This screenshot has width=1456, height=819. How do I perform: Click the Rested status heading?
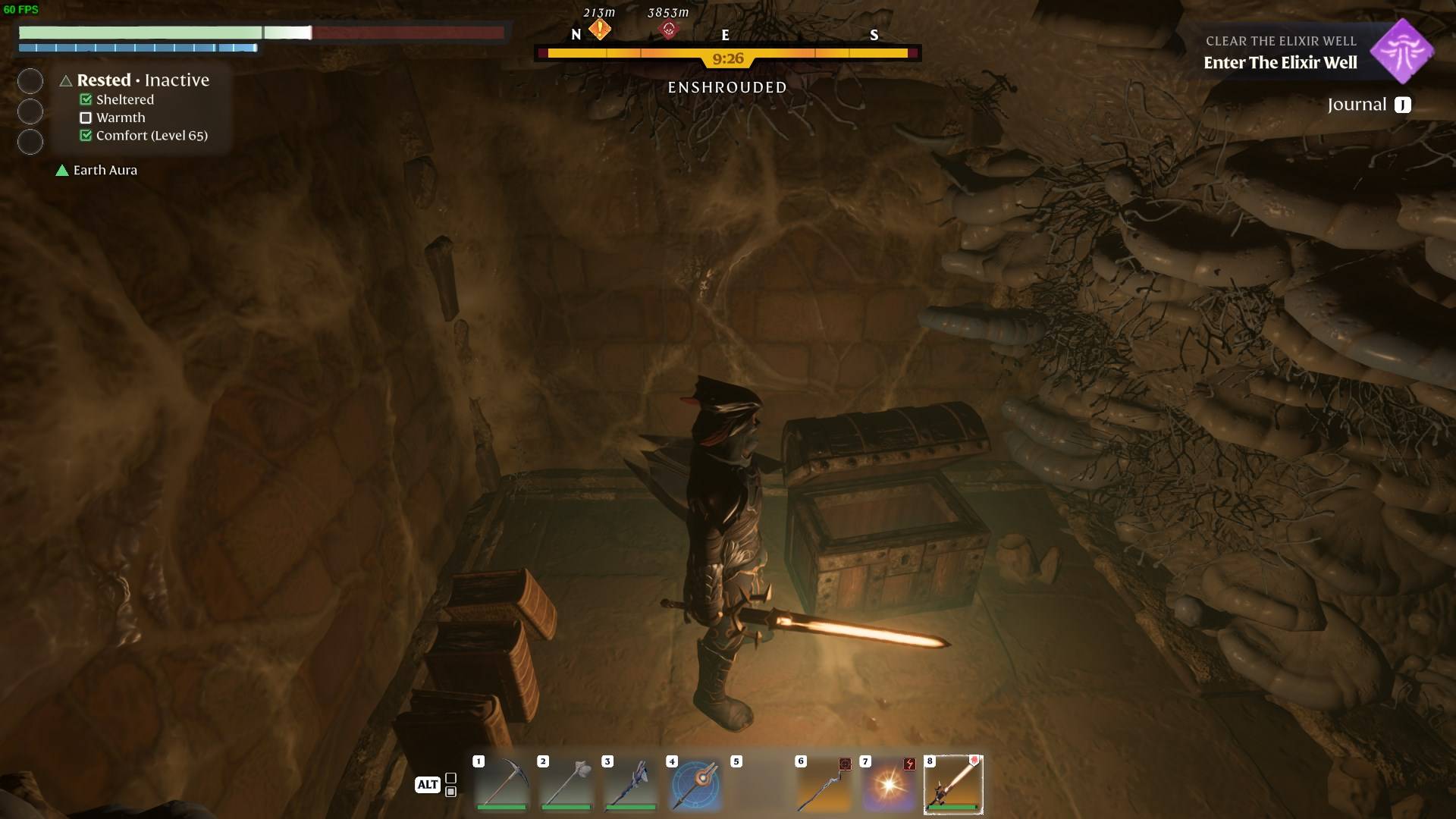[104, 80]
